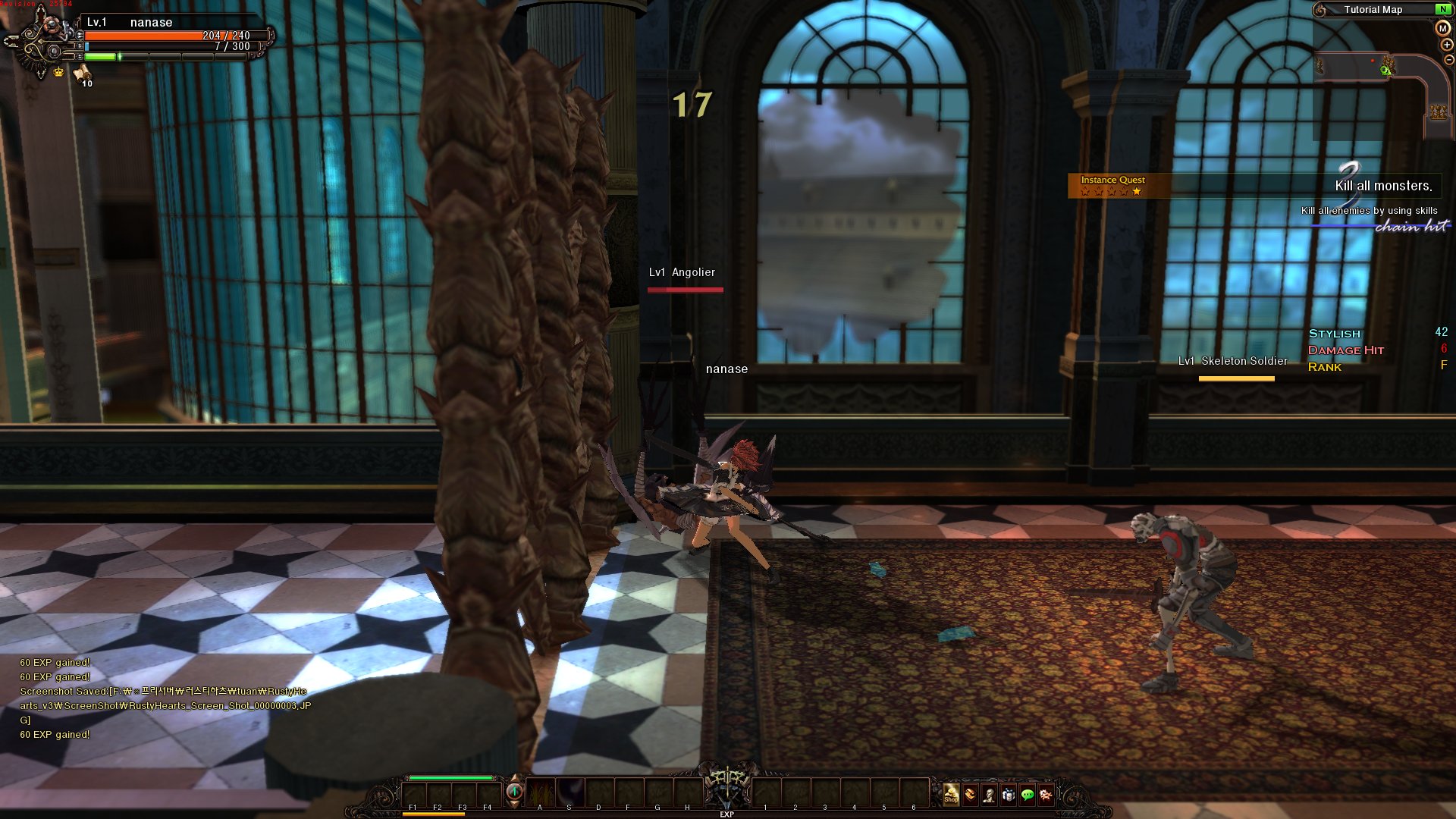Toggle minimap mode with the M button
Image resolution: width=1456 pixels, height=819 pixels.
[x=1442, y=28]
